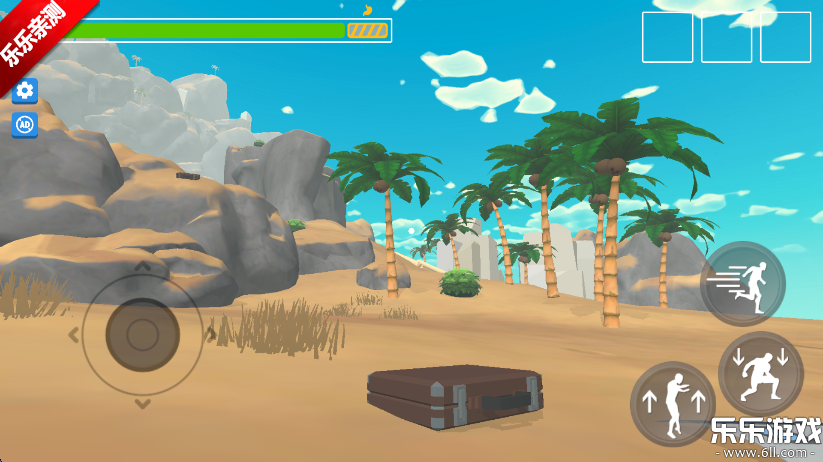823x462 pixels.
Task: Tap the crouch button with down arrows
Action: 761,374
